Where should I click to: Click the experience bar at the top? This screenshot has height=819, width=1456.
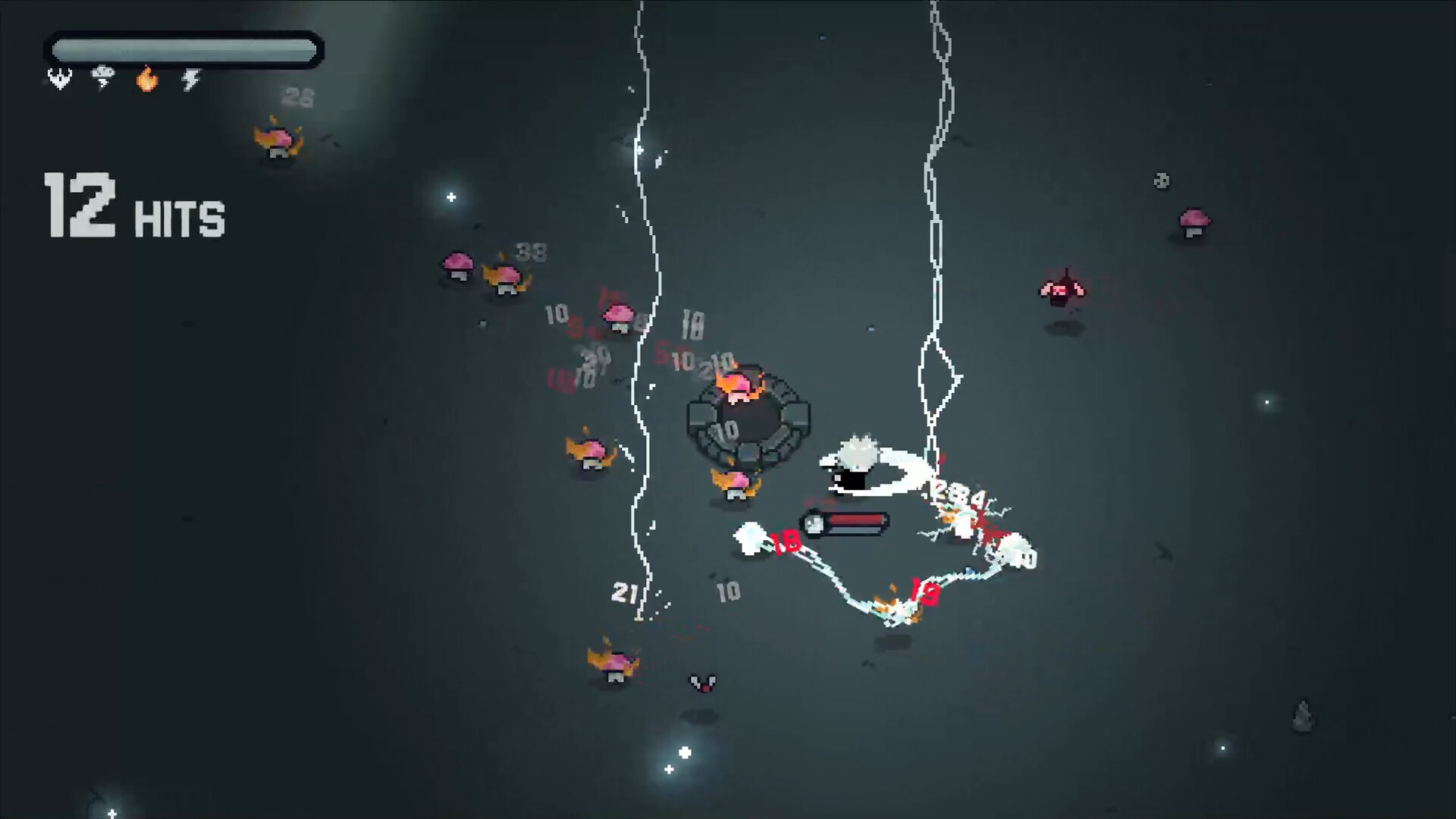click(184, 49)
